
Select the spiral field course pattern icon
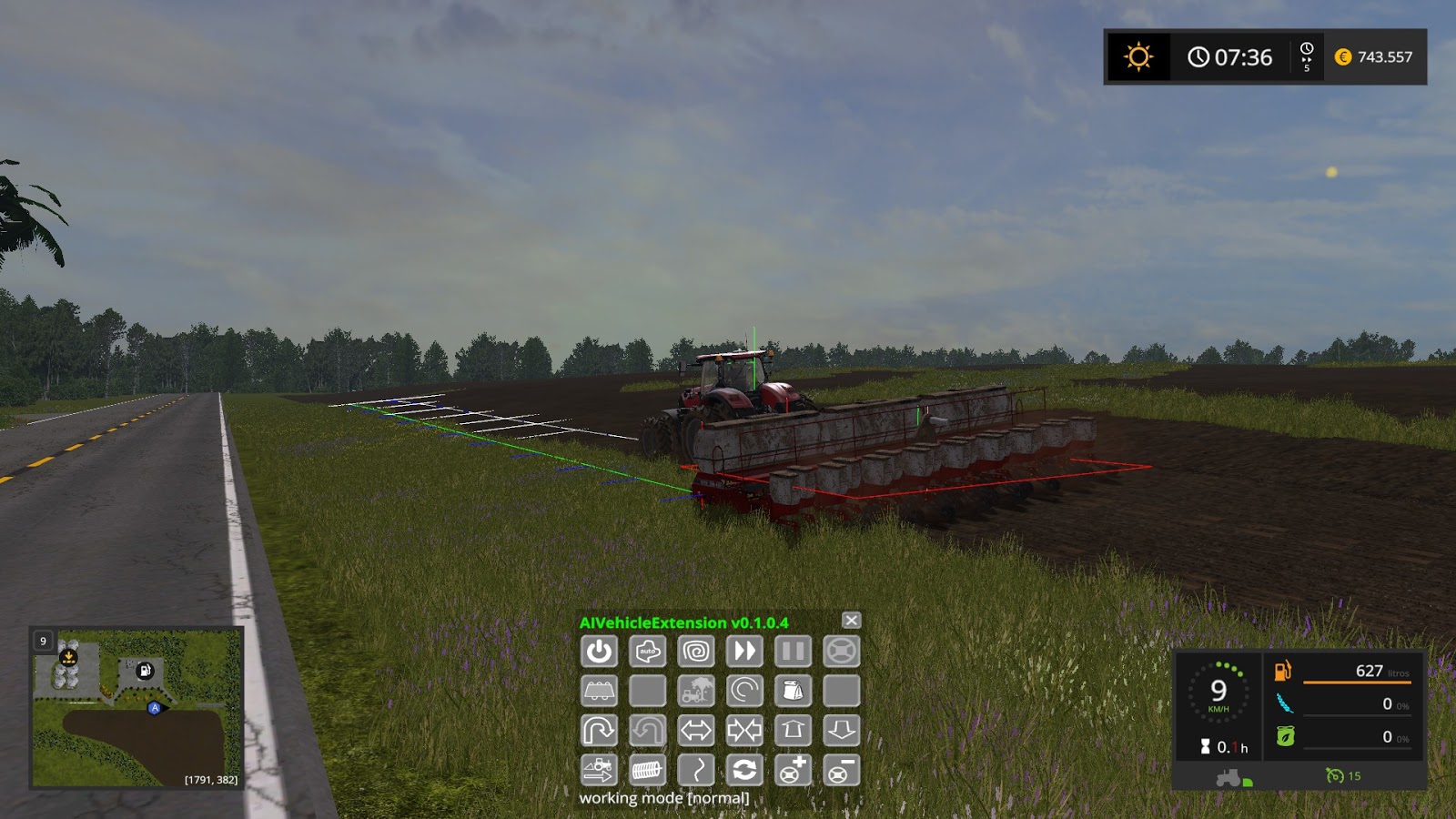click(x=696, y=652)
